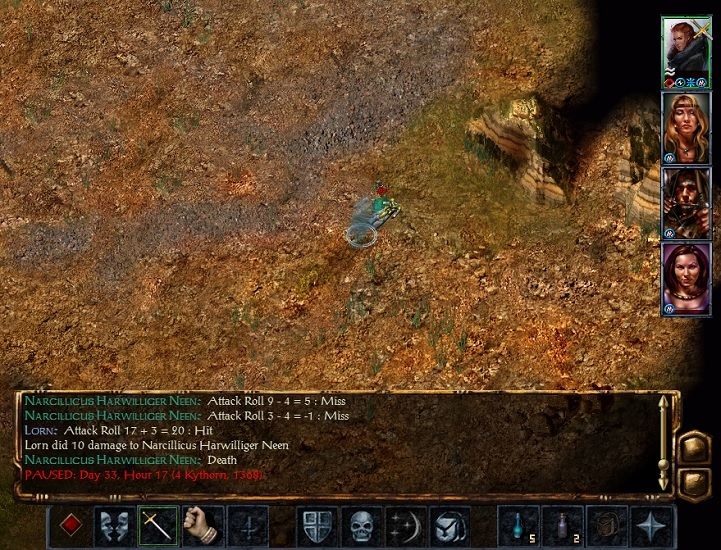Equip the sword weapon slot

click(158, 524)
